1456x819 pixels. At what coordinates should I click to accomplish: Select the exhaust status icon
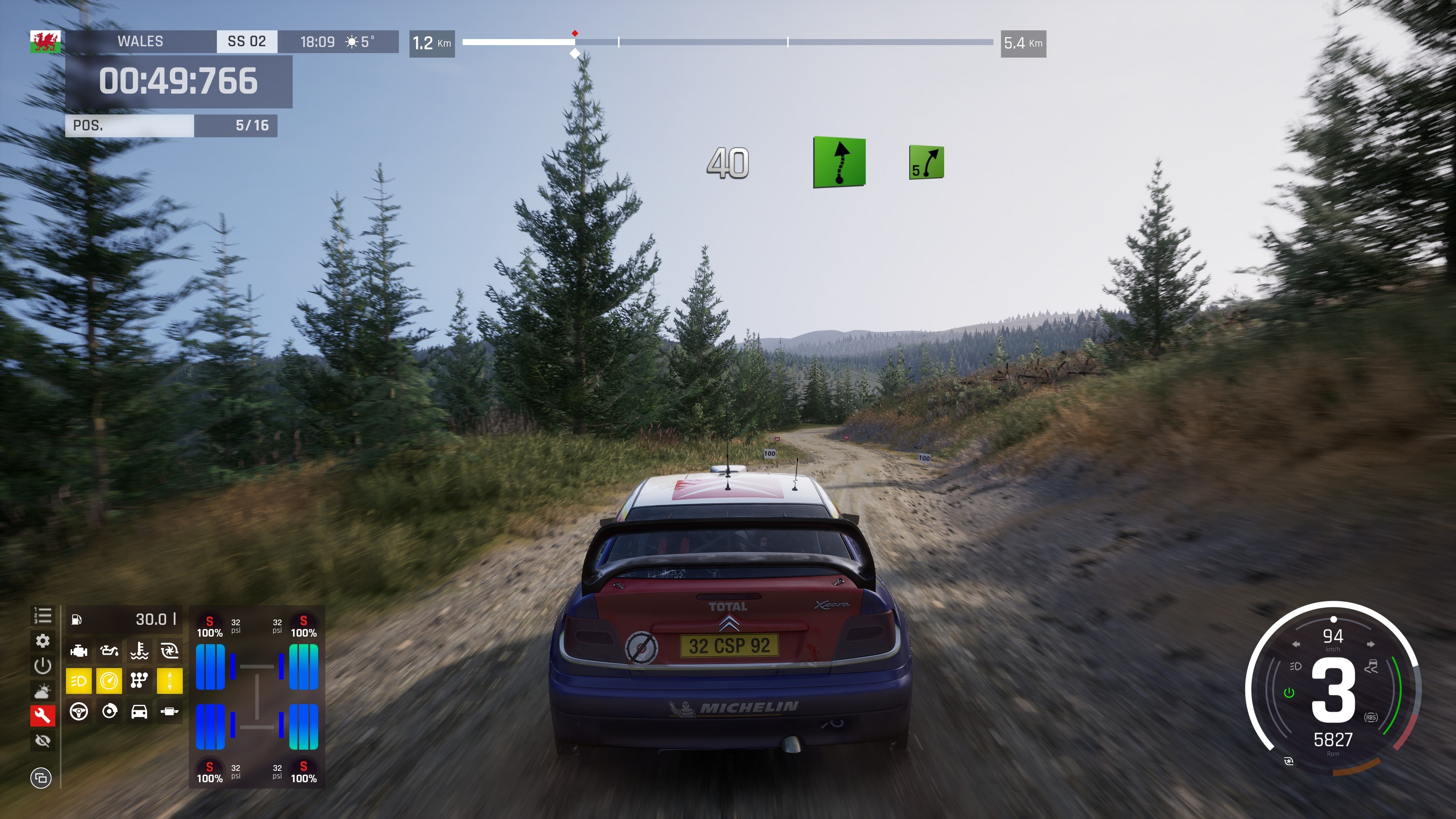[169, 712]
